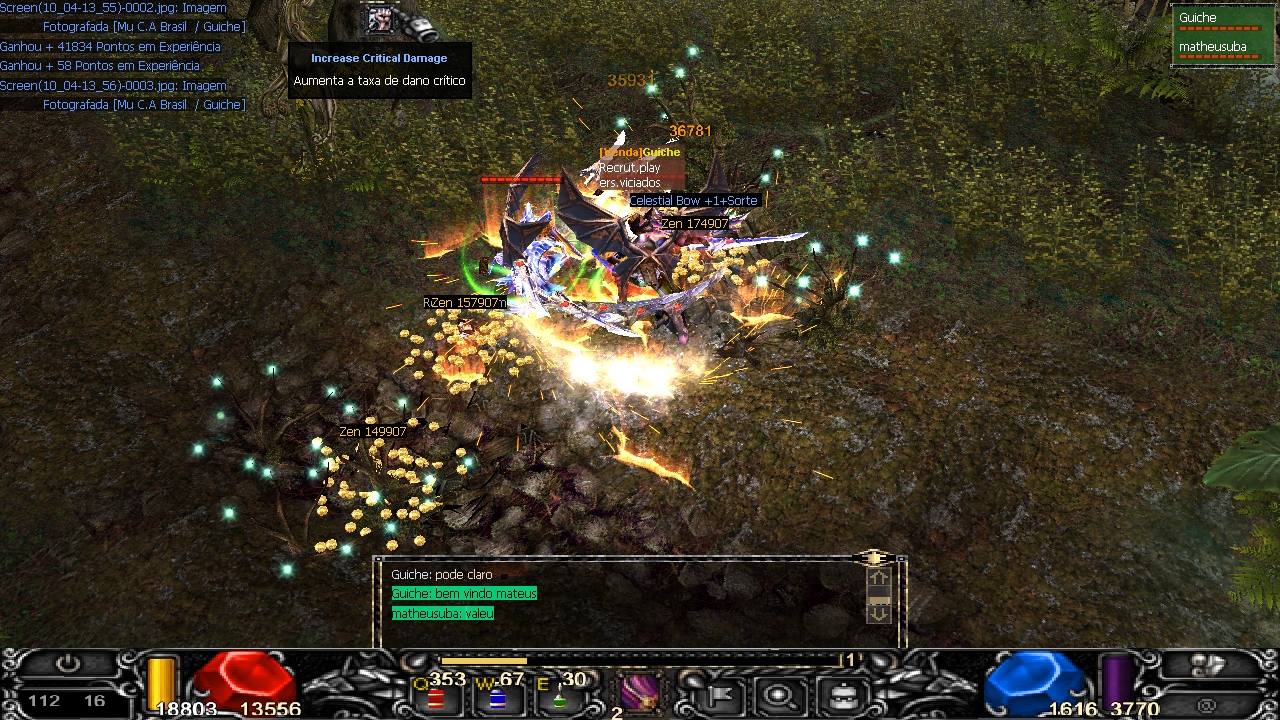This screenshot has height=720, width=1280.
Task: Use the blue mana potion in W slot
Action: 497,696
